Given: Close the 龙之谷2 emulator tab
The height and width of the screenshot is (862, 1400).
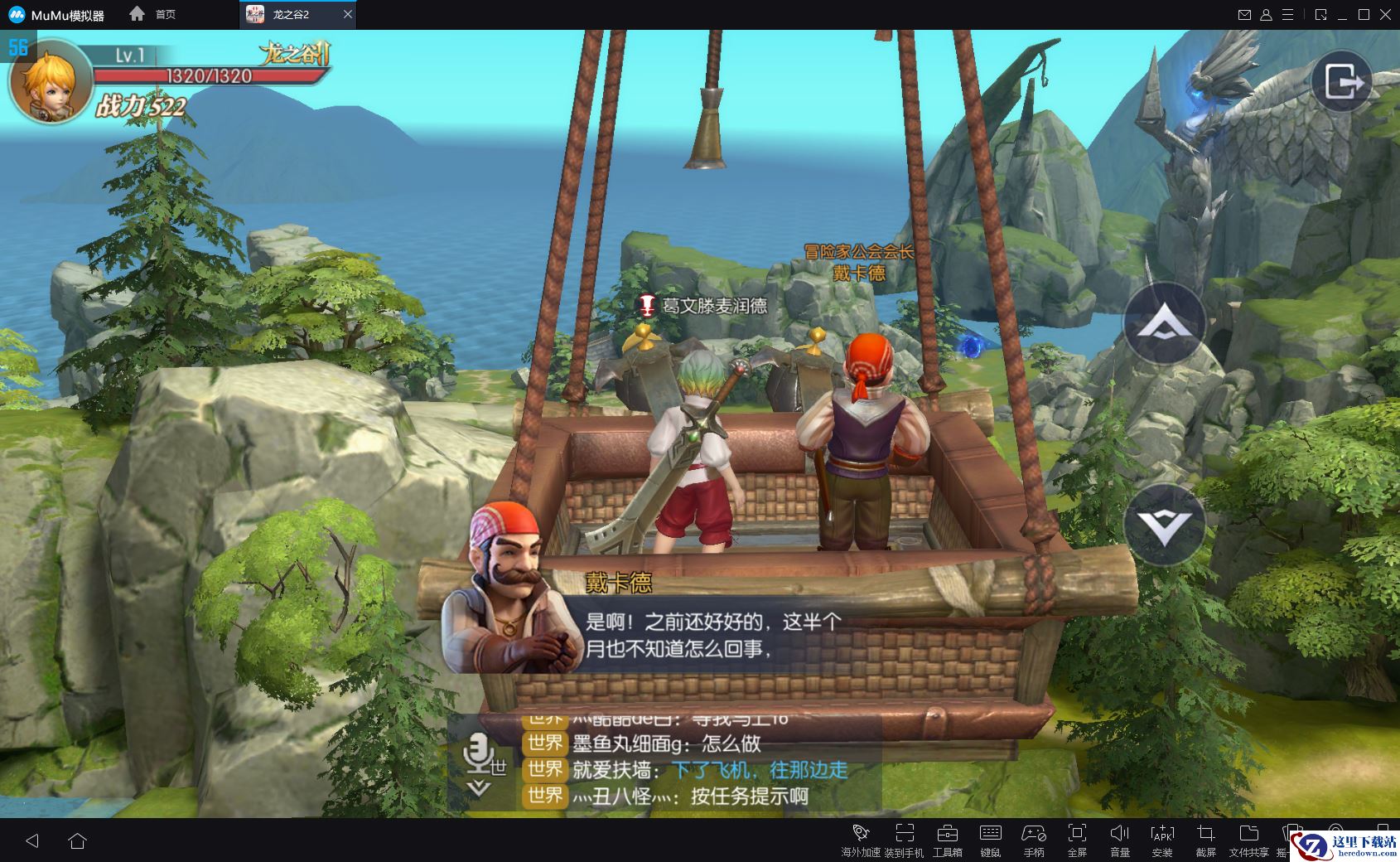Looking at the screenshot, I should point(348,14).
